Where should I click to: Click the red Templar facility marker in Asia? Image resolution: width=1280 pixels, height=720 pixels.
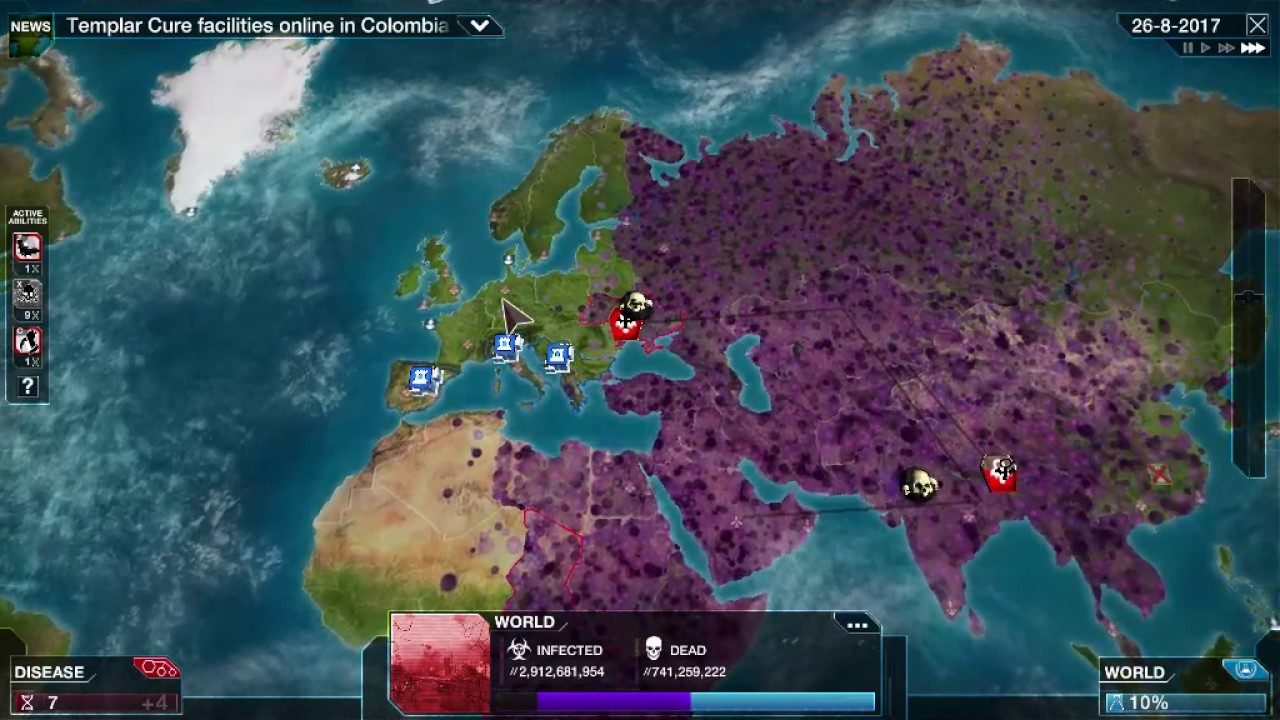[x=998, y=473]
